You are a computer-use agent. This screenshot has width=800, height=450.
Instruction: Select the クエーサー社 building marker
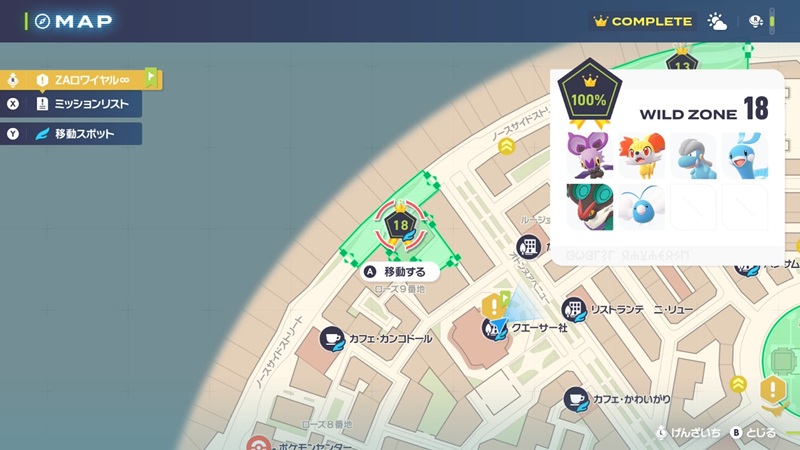click(493, 327)
